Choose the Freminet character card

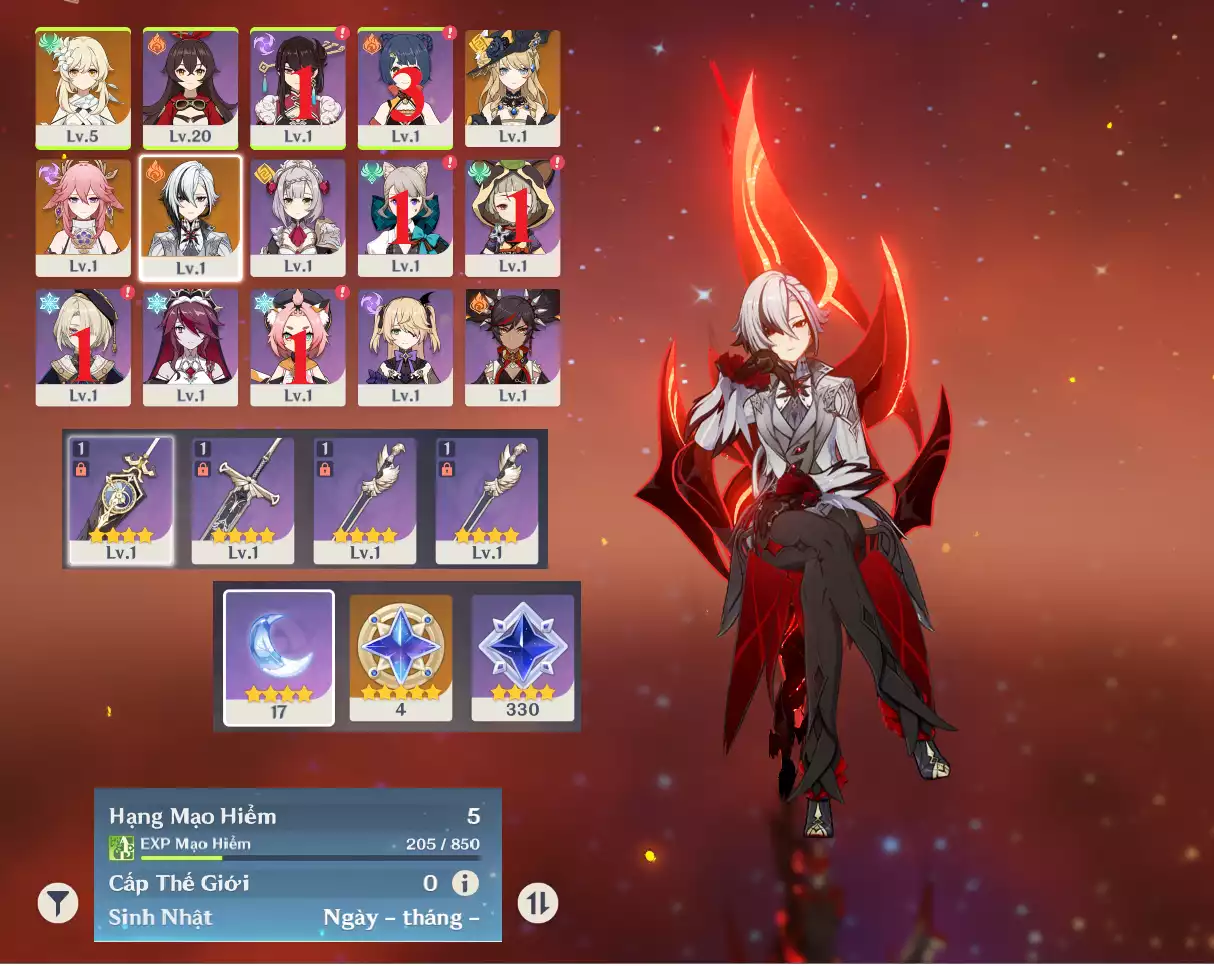pyautogui.click(x=83, y=346)
